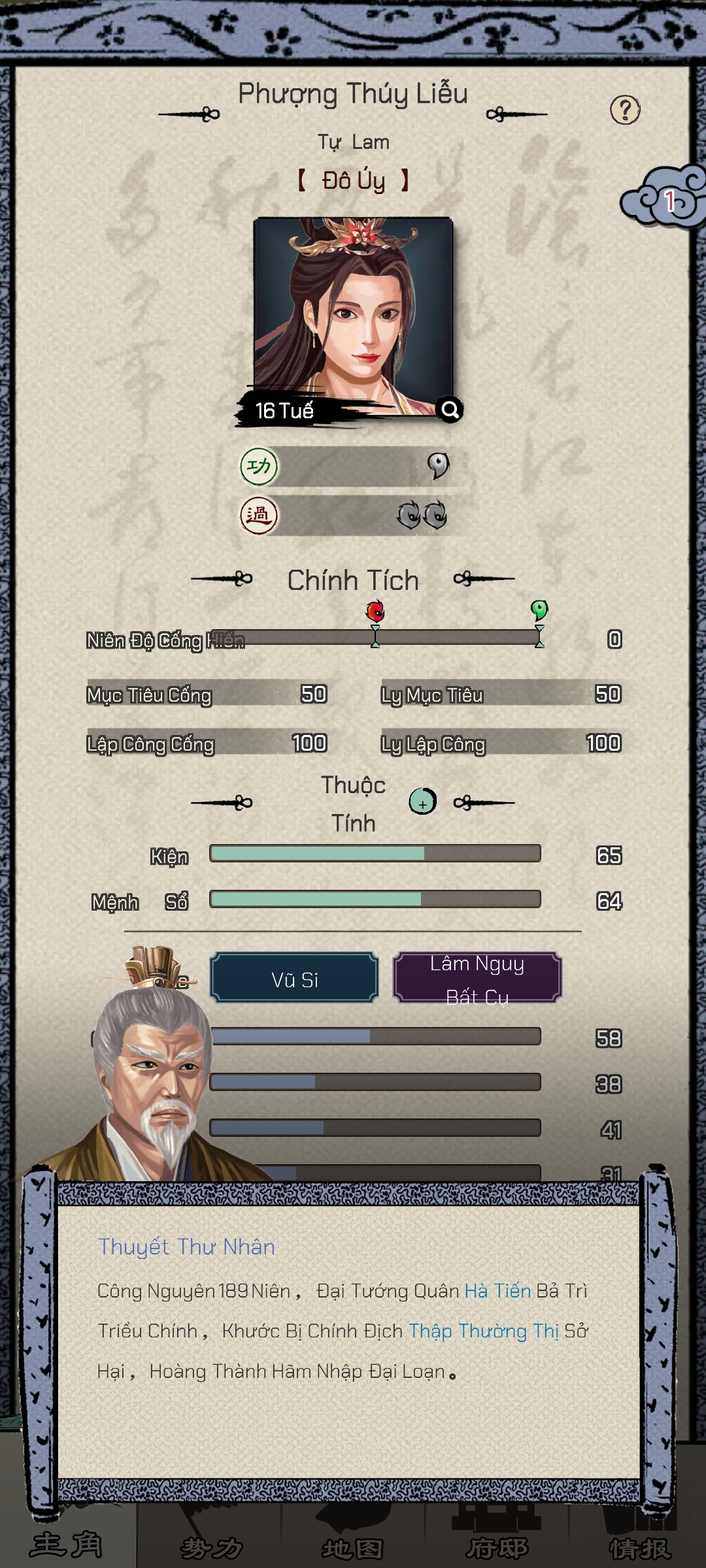
Task: Tap the red 過 demerit icon
Action: (259, 515)
